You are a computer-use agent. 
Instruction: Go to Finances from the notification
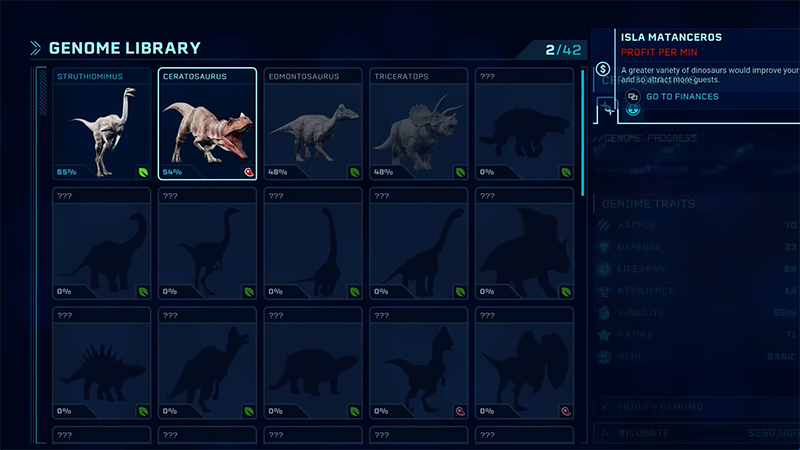pyautogui.click(x=682, y=96)
